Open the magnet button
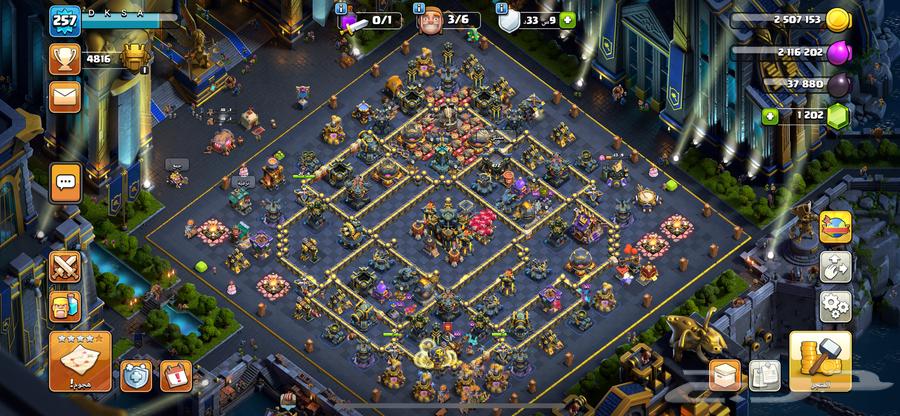 pos(836,266)
